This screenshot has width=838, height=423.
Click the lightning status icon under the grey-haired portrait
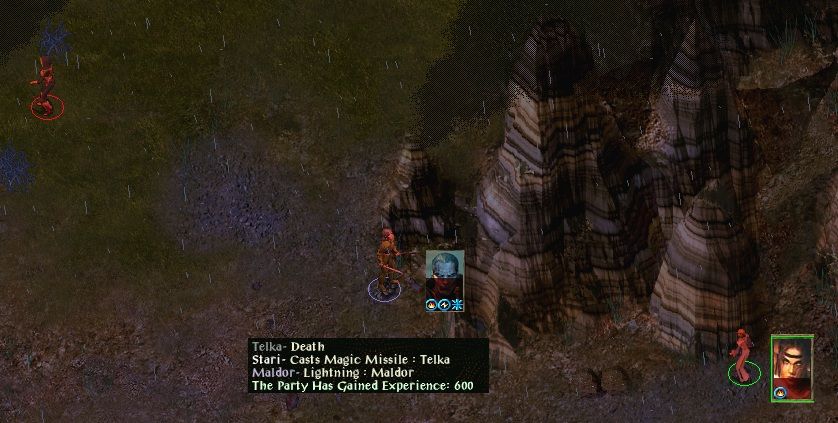tap(445, 304)
